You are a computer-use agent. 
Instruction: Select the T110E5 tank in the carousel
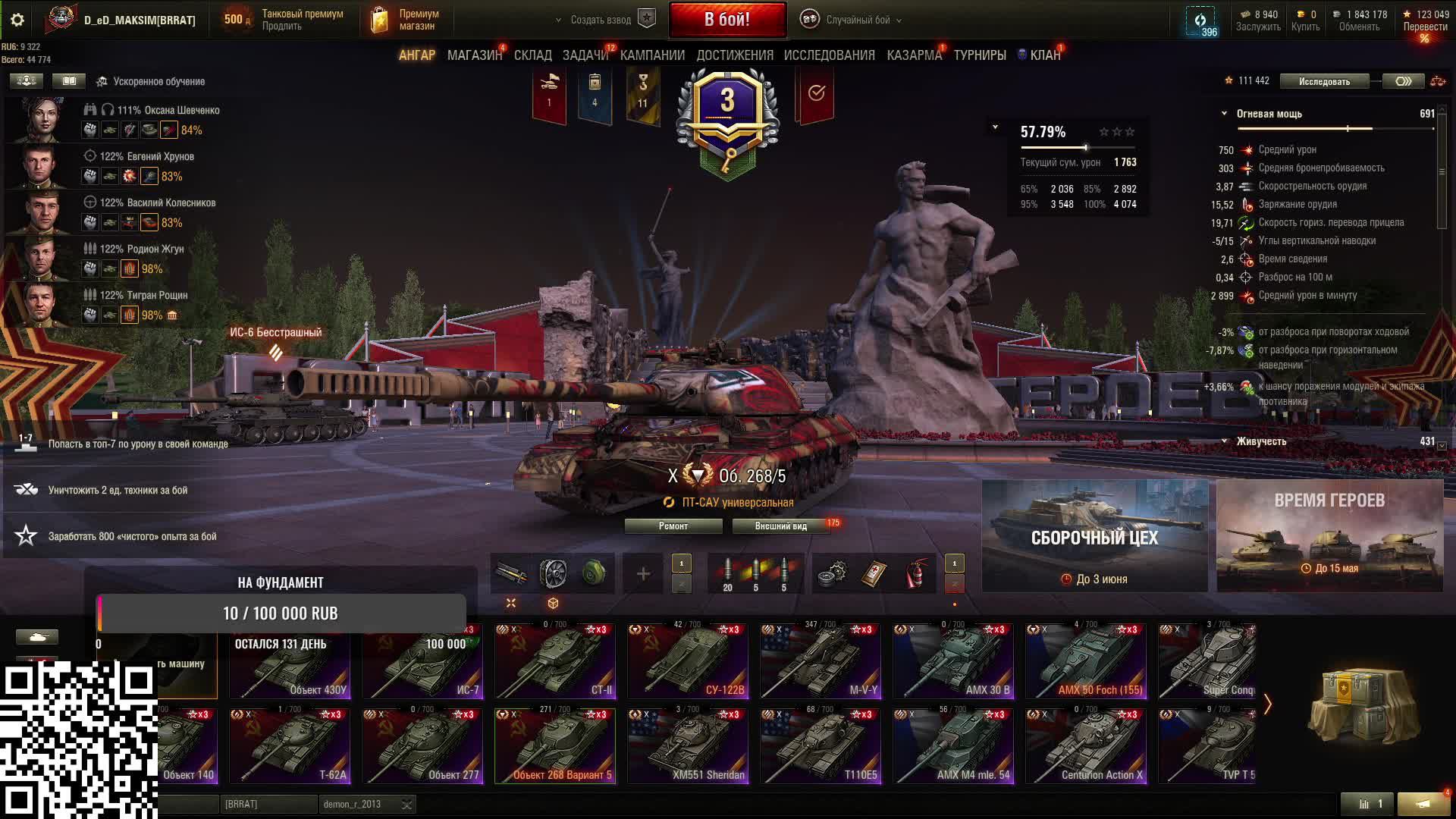(821, 746)
